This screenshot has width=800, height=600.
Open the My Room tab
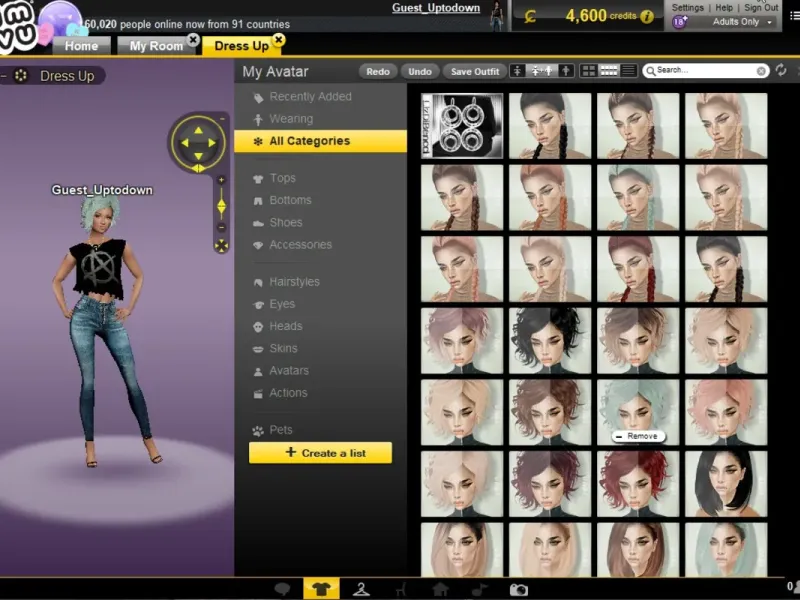[x=156, y=46]
